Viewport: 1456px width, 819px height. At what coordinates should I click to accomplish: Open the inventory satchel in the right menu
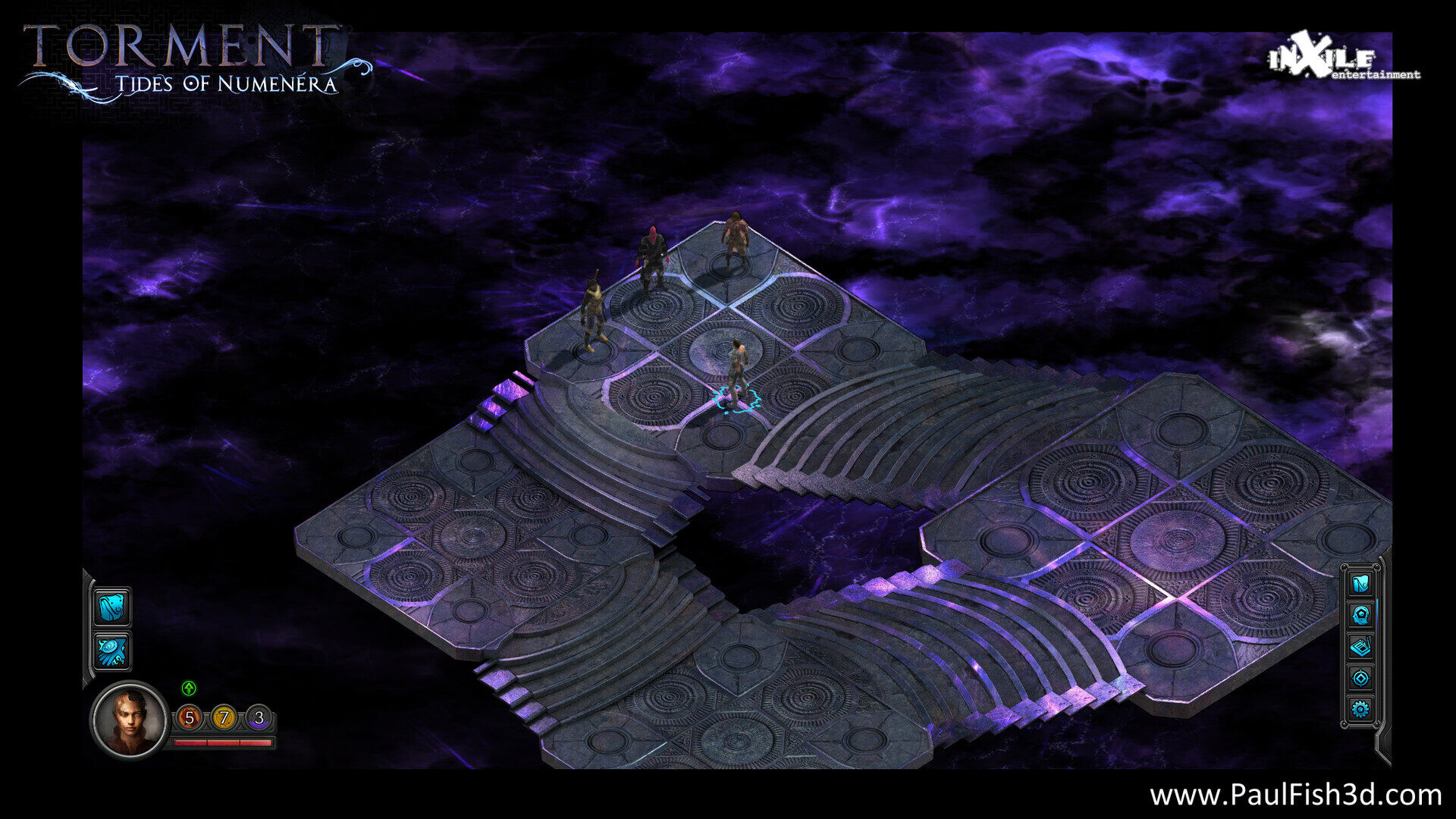(x=1360, y=584)
